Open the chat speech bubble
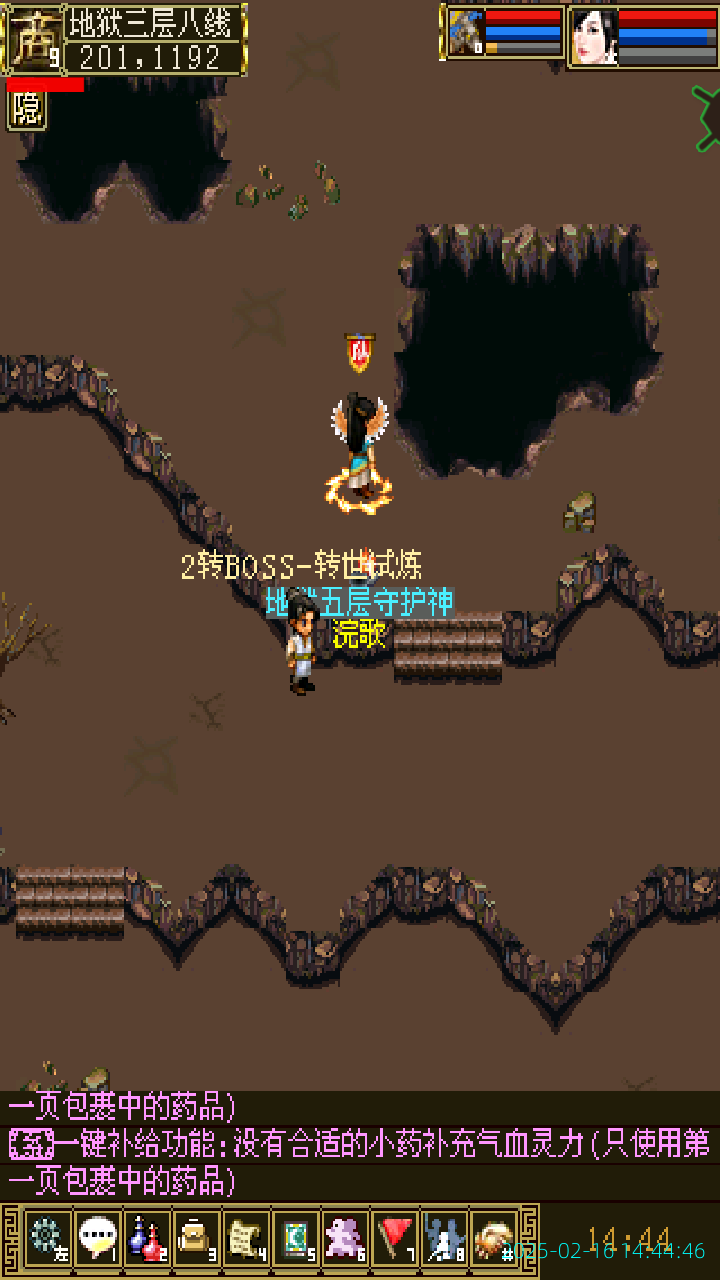 [97, 1238]
